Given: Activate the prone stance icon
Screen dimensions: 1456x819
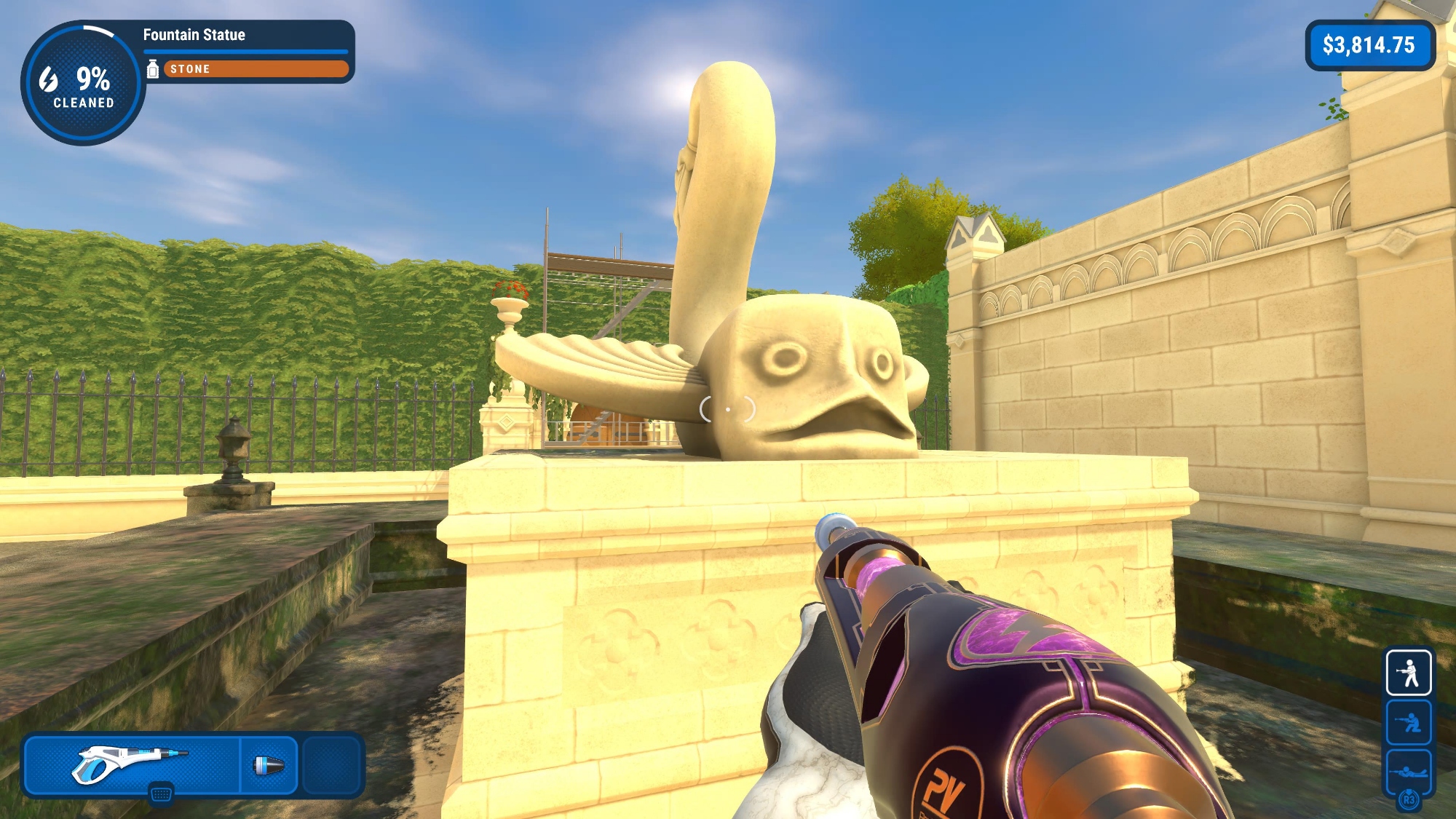Looking at the screenshot, I should coord(1409,772).
